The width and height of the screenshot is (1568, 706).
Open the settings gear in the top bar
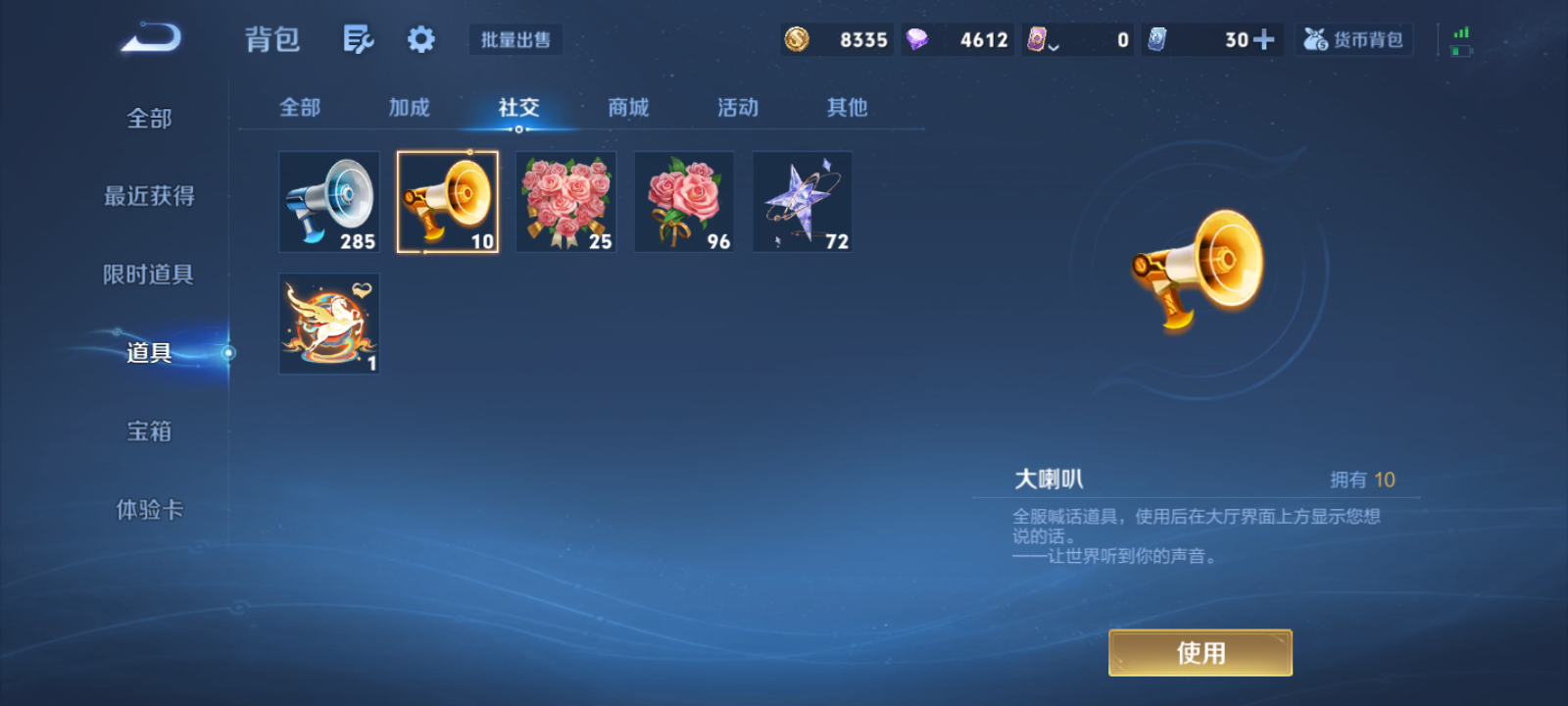point(420,39)
